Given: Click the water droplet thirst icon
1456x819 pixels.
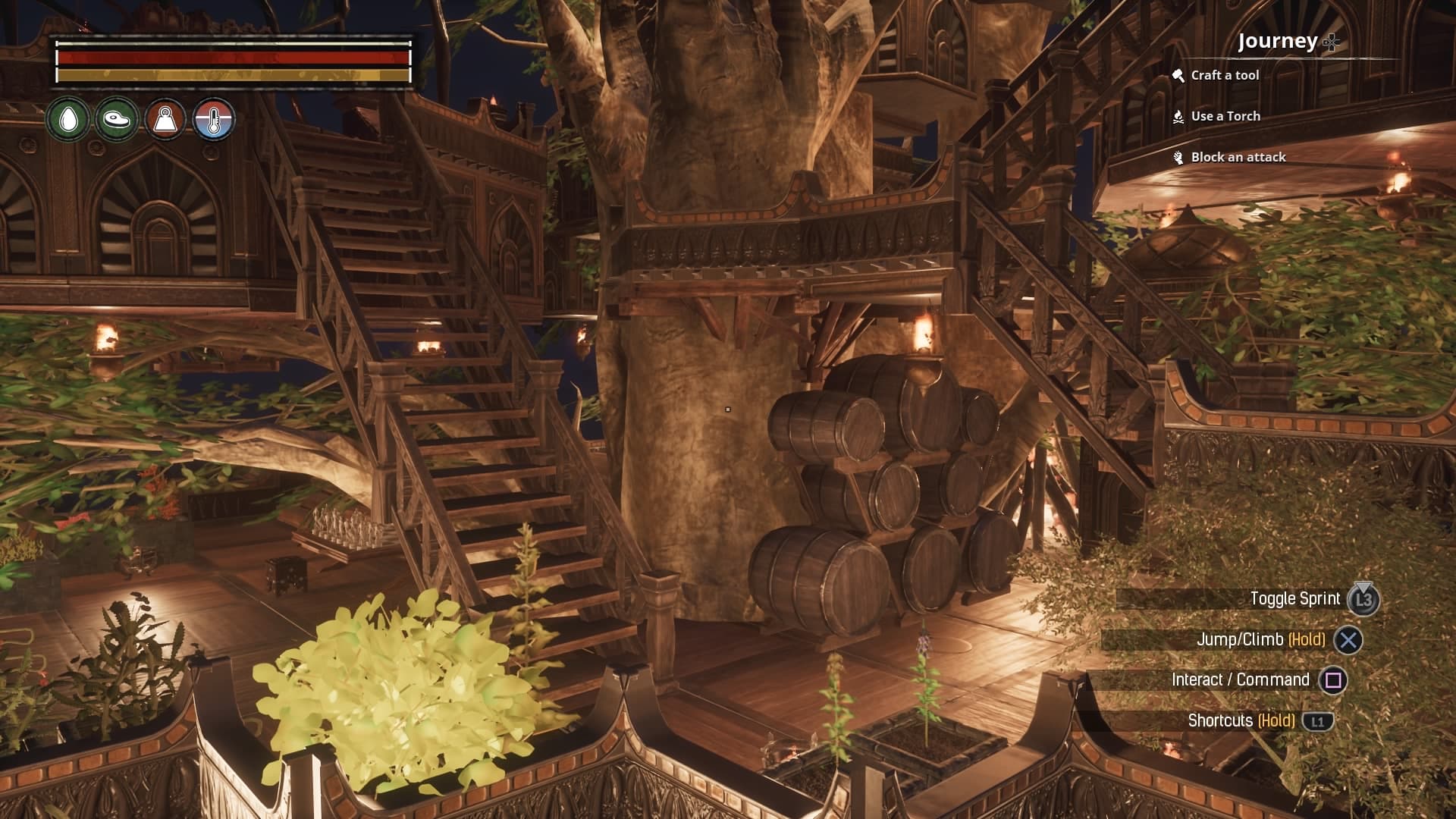Looking at the screenshot, I should [68, 120].
